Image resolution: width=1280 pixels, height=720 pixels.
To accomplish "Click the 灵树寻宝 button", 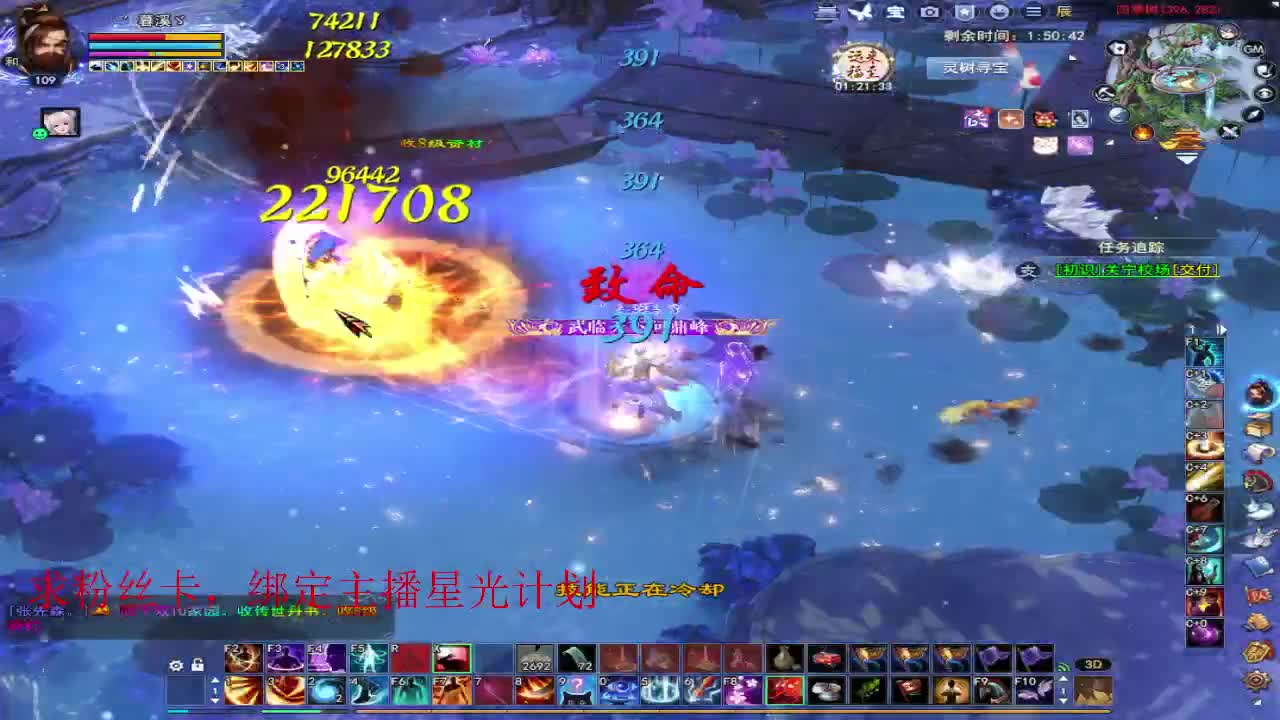I will [975, 68].
